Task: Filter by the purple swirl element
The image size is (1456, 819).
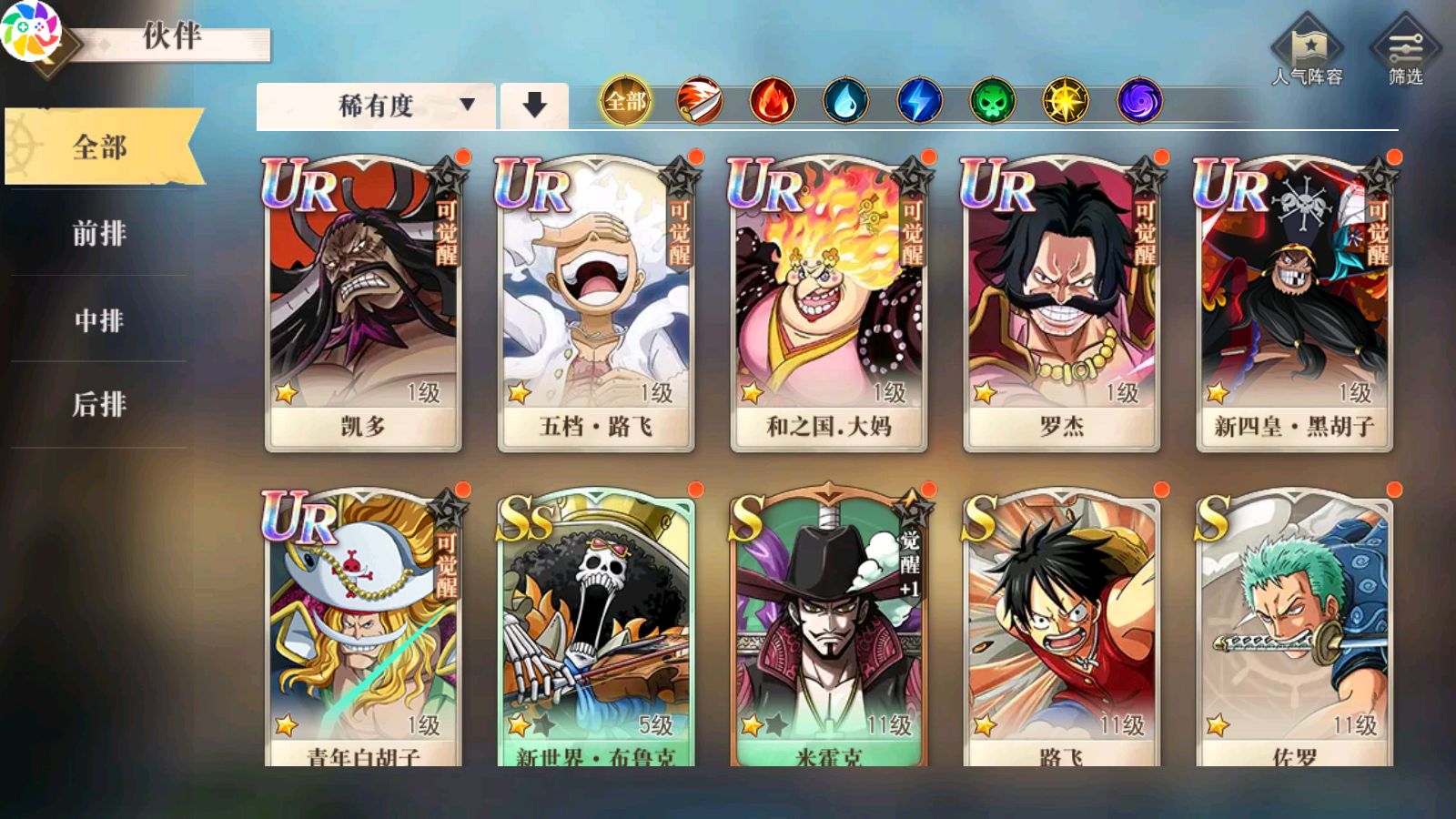Action: click(x=1139, y=100)
